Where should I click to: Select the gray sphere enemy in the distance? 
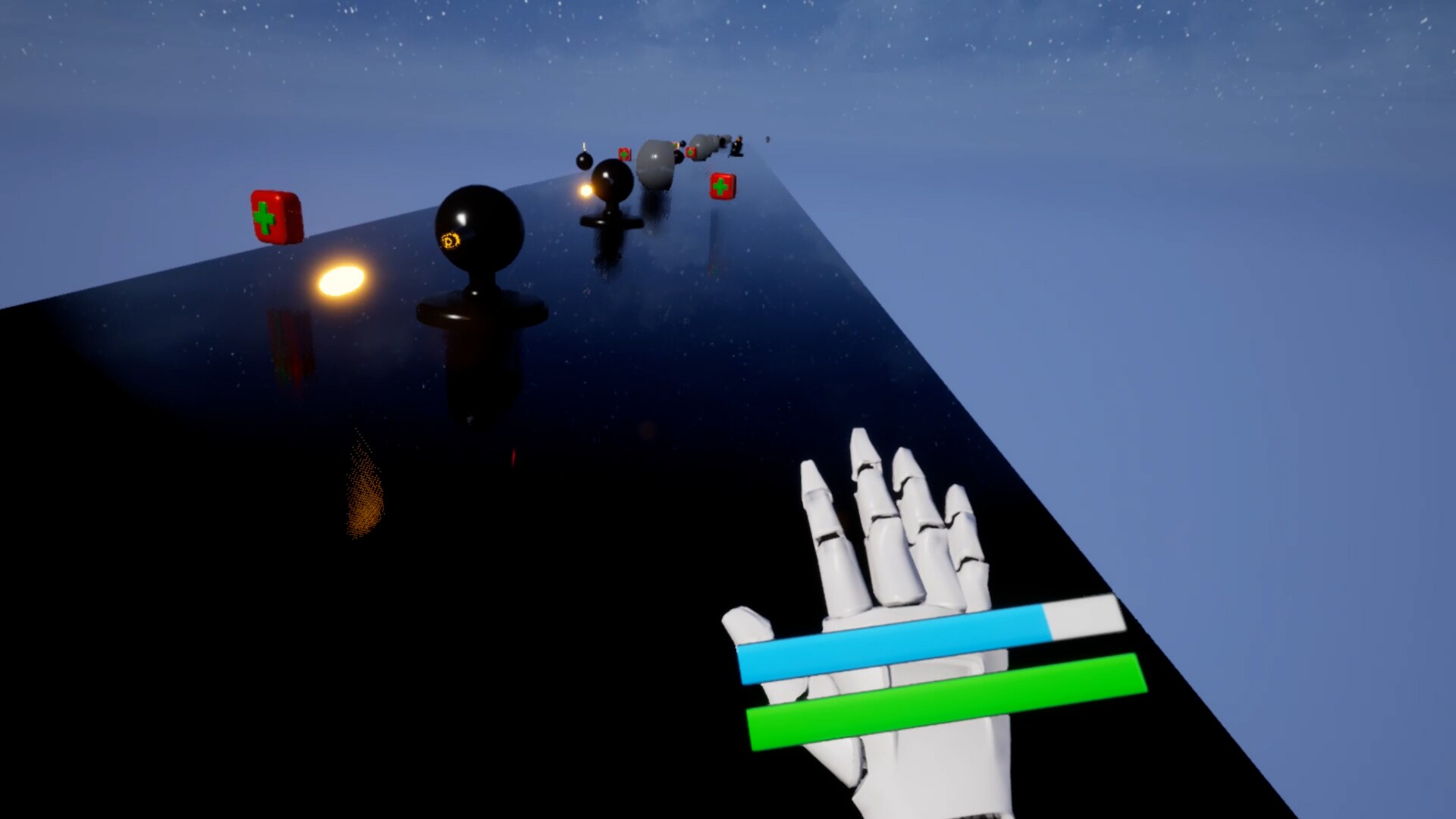point(654,163)
